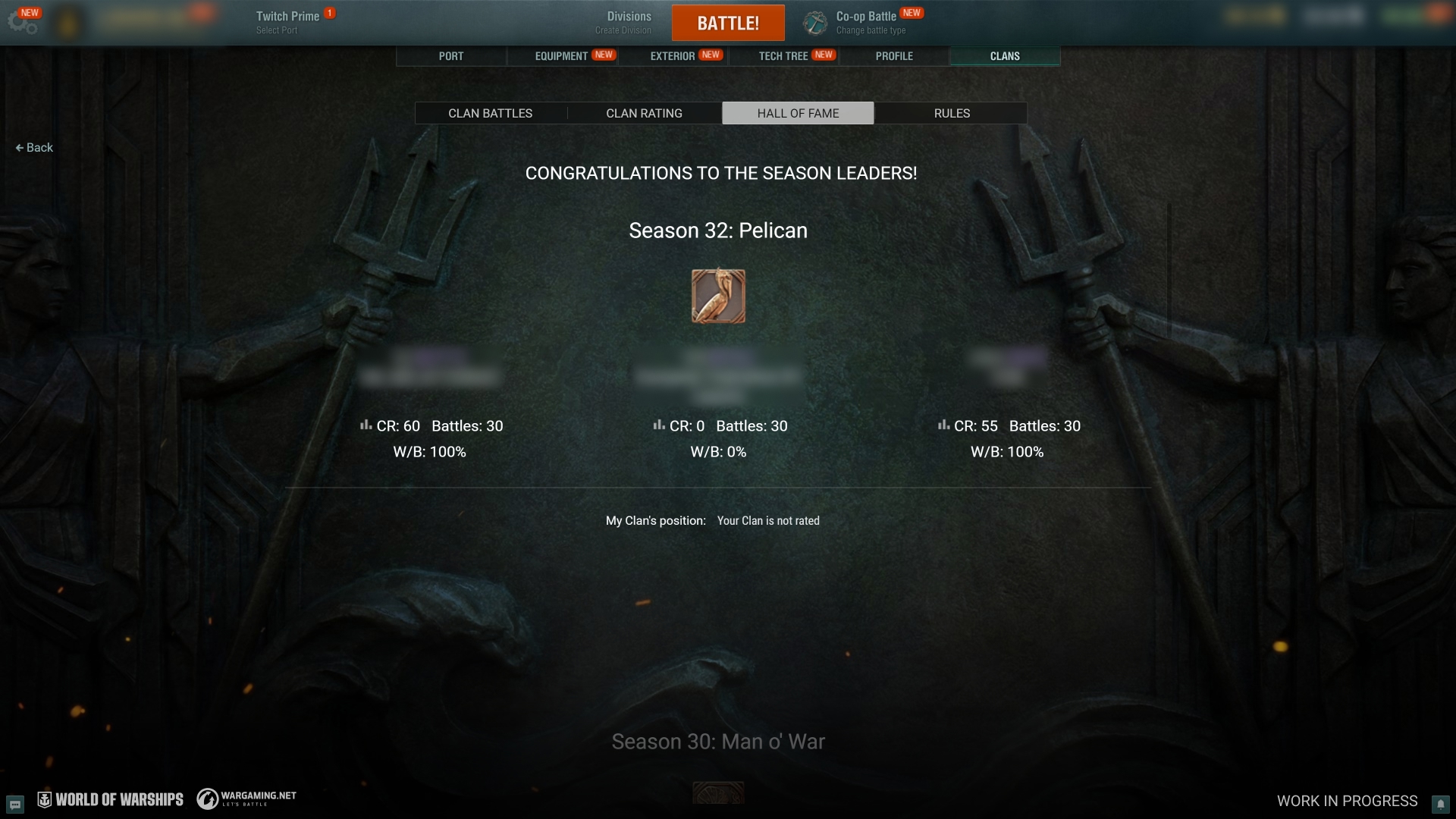The image size is (1456, 819).
Task: Go back using the Back link
Action: click(x=34, y=148)
